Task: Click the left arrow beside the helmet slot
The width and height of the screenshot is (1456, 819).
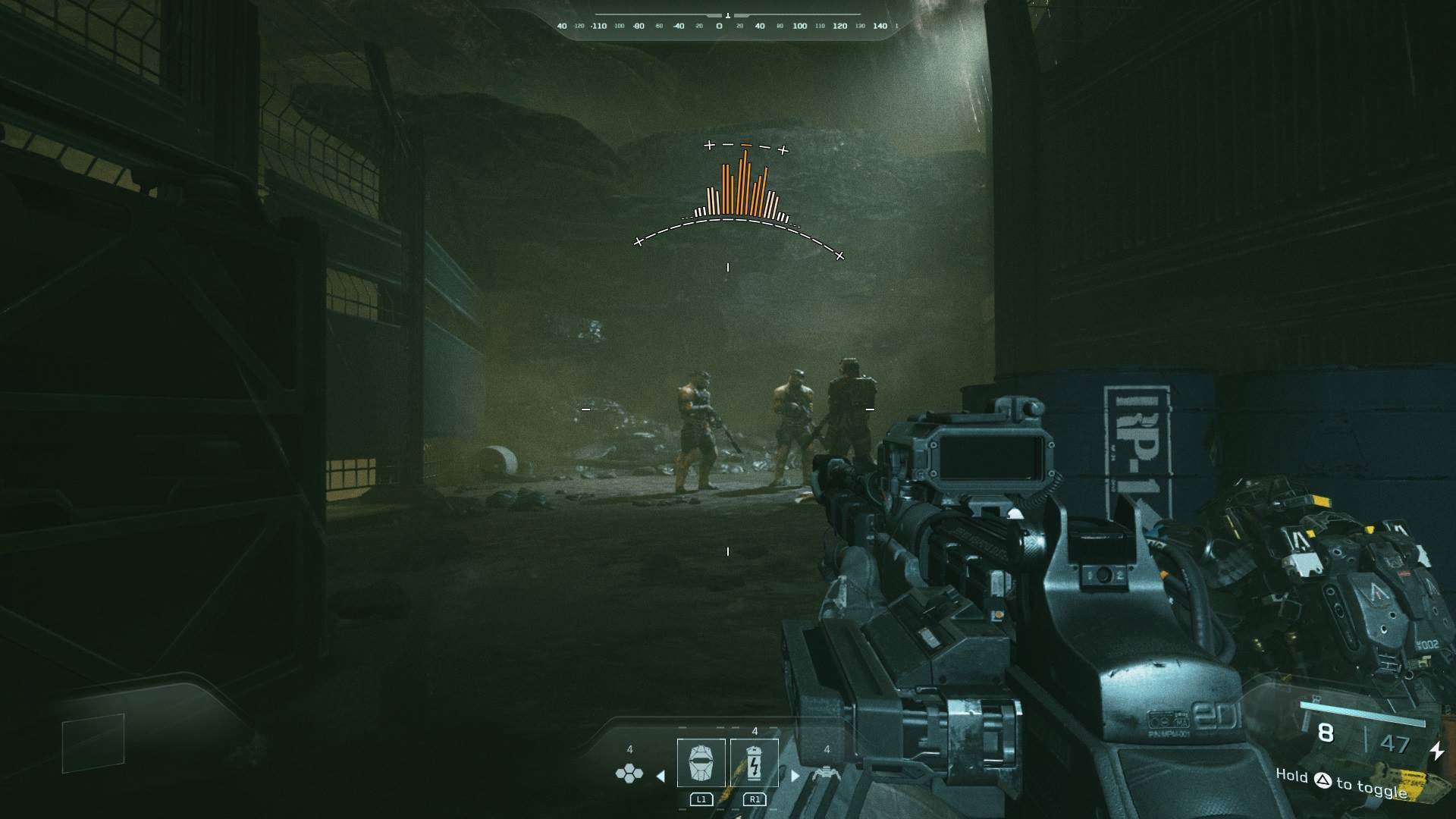Action: (661, 776)
